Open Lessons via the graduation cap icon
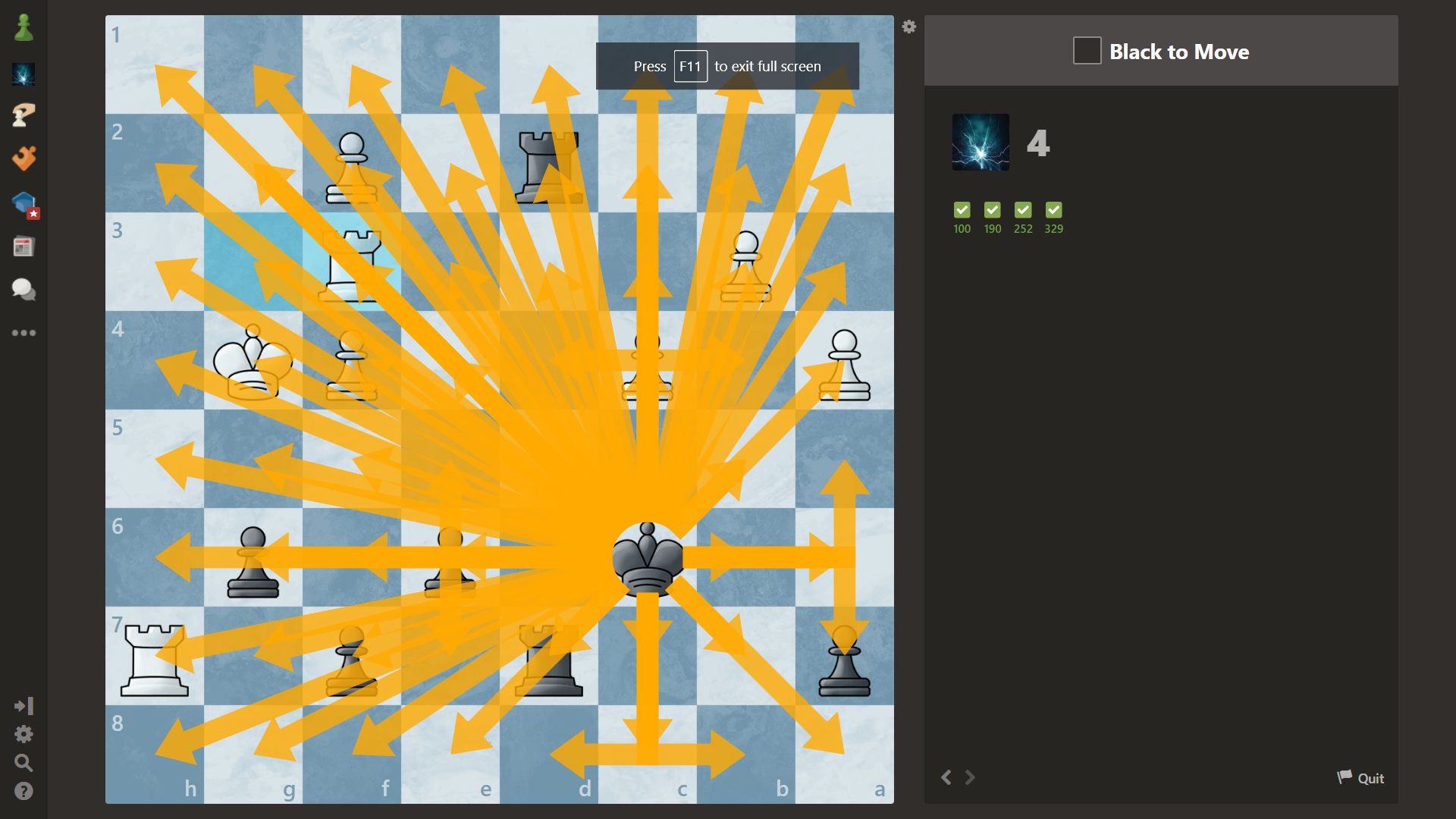The width and height of the screenshot is (1456, 819). [x=24, y=203]
